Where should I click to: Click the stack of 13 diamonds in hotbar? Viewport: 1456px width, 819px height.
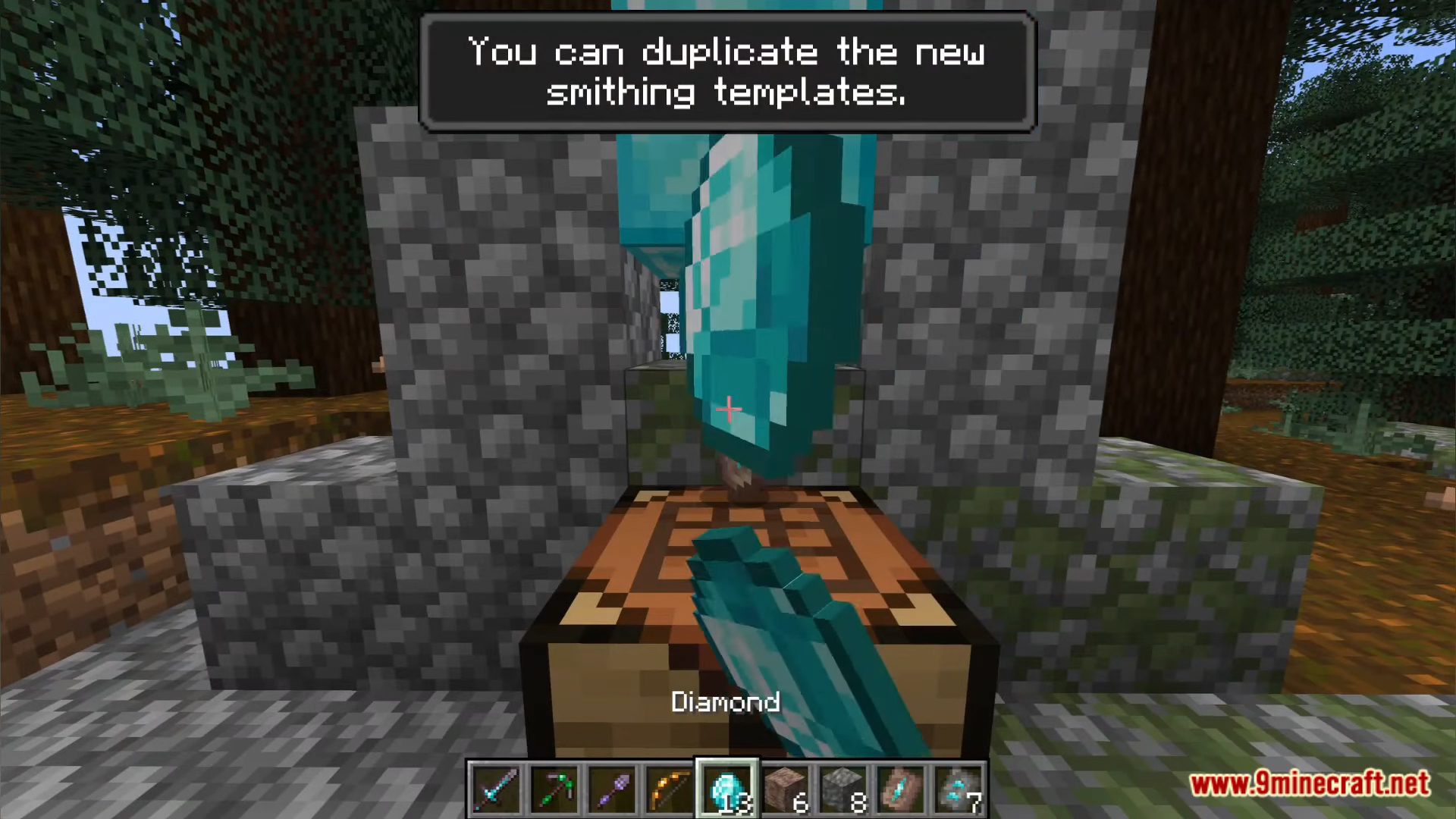point(727,789)
